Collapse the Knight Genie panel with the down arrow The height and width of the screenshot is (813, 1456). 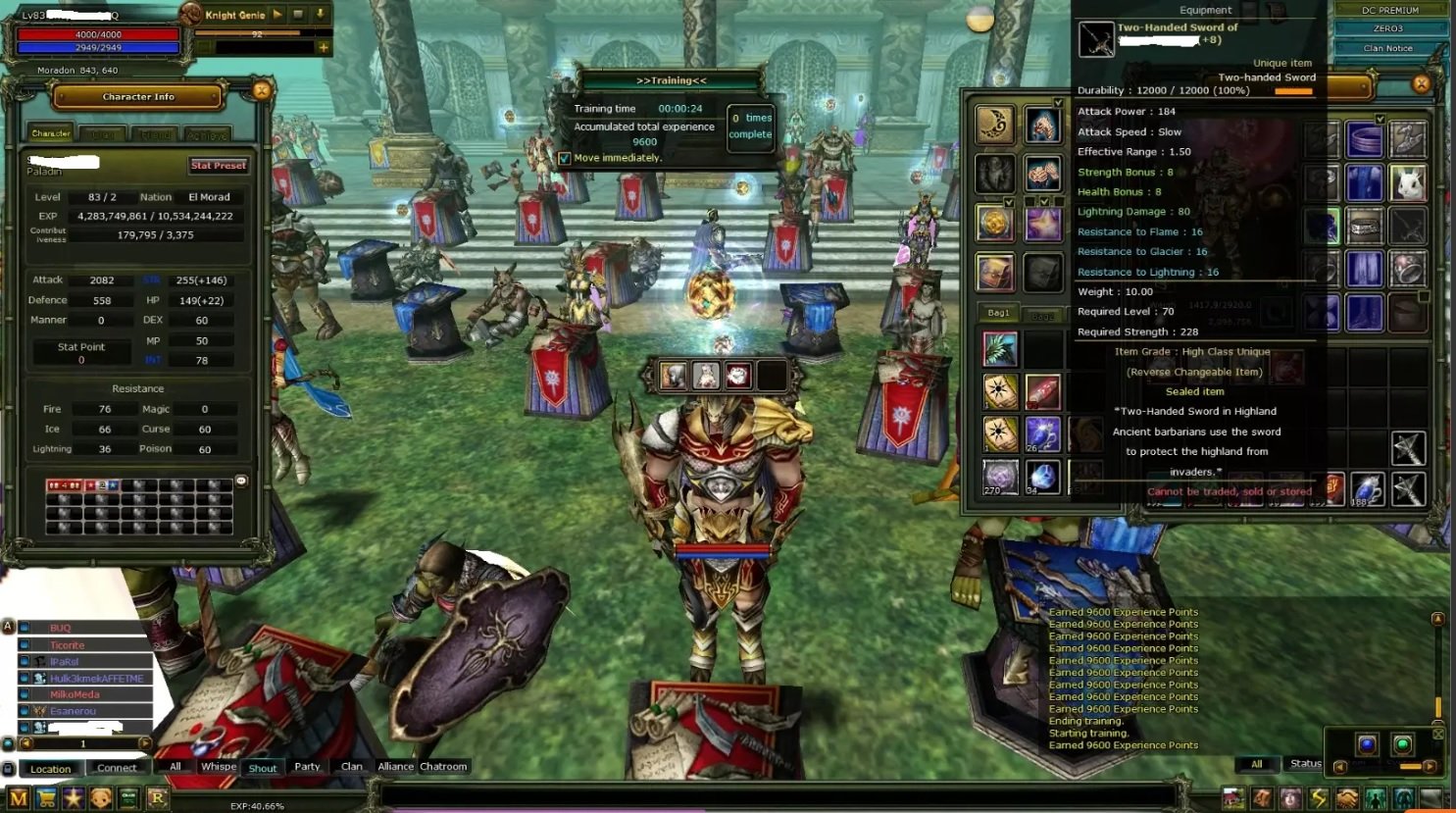(x=320, y=14)
